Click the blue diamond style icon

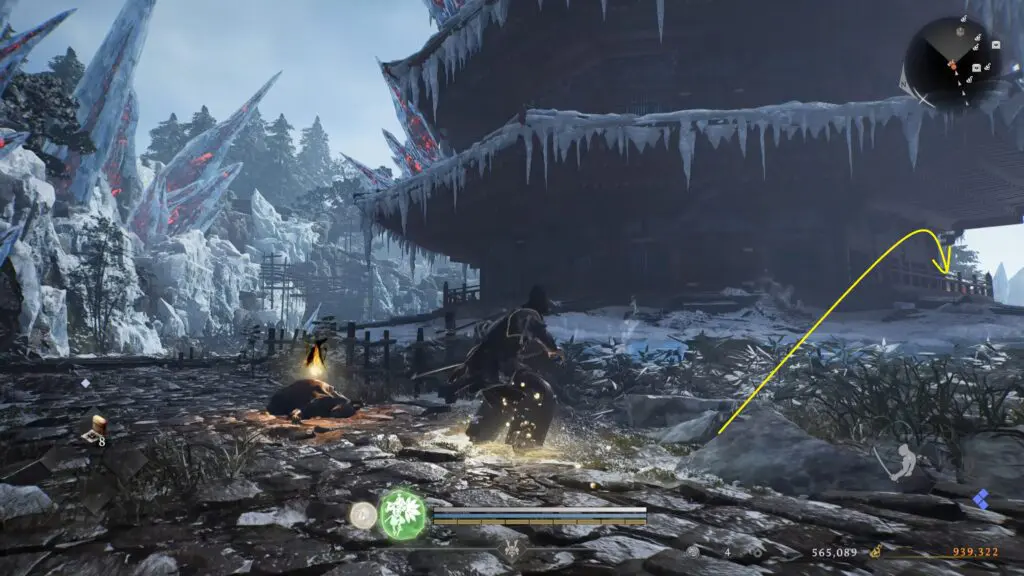coord(981,498)
